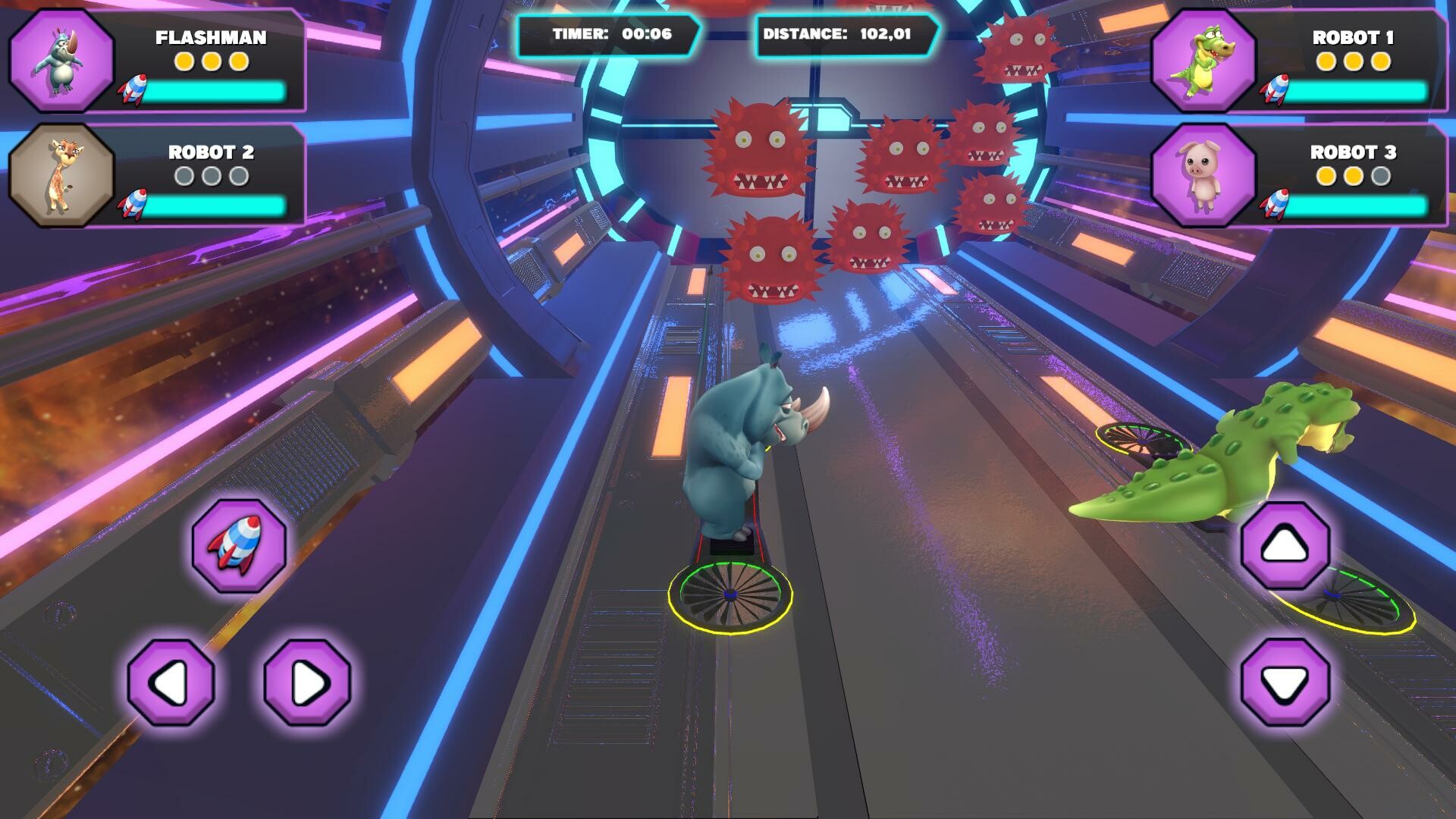The width and height of the screenshot is (1456, 819).
Task: Activate the rocket boost power-up button
Action: (x=237, y=544)
